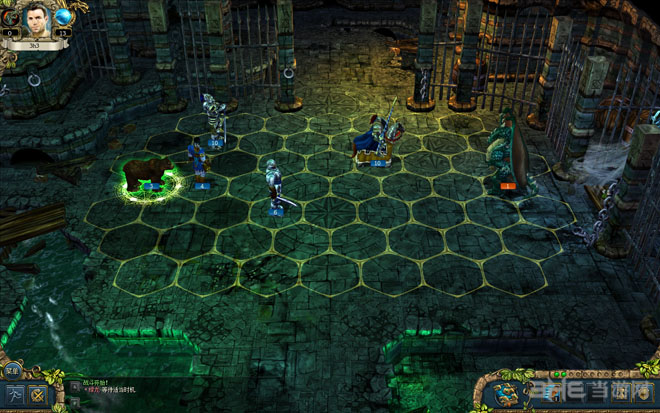This screenshot has width=660, height=413.
Task: Select the blue mana orb
Action: (64, 17)
